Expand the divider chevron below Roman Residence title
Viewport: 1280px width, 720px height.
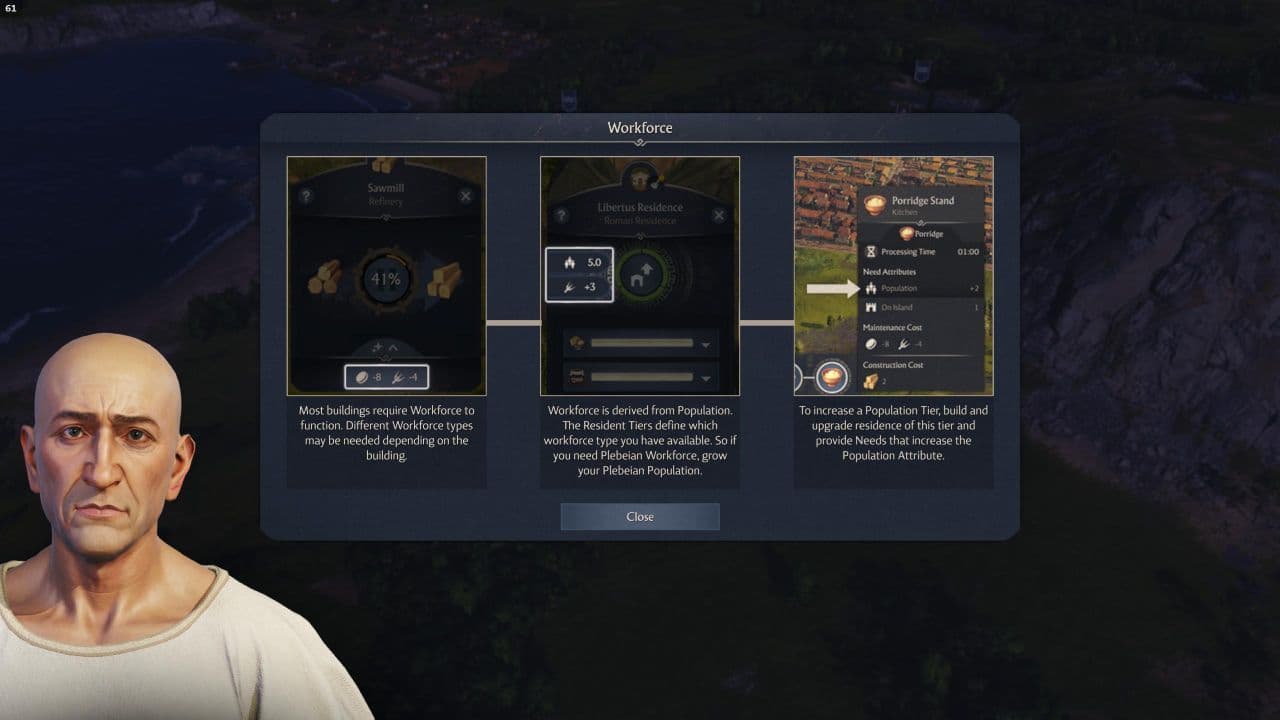(641, 234)
